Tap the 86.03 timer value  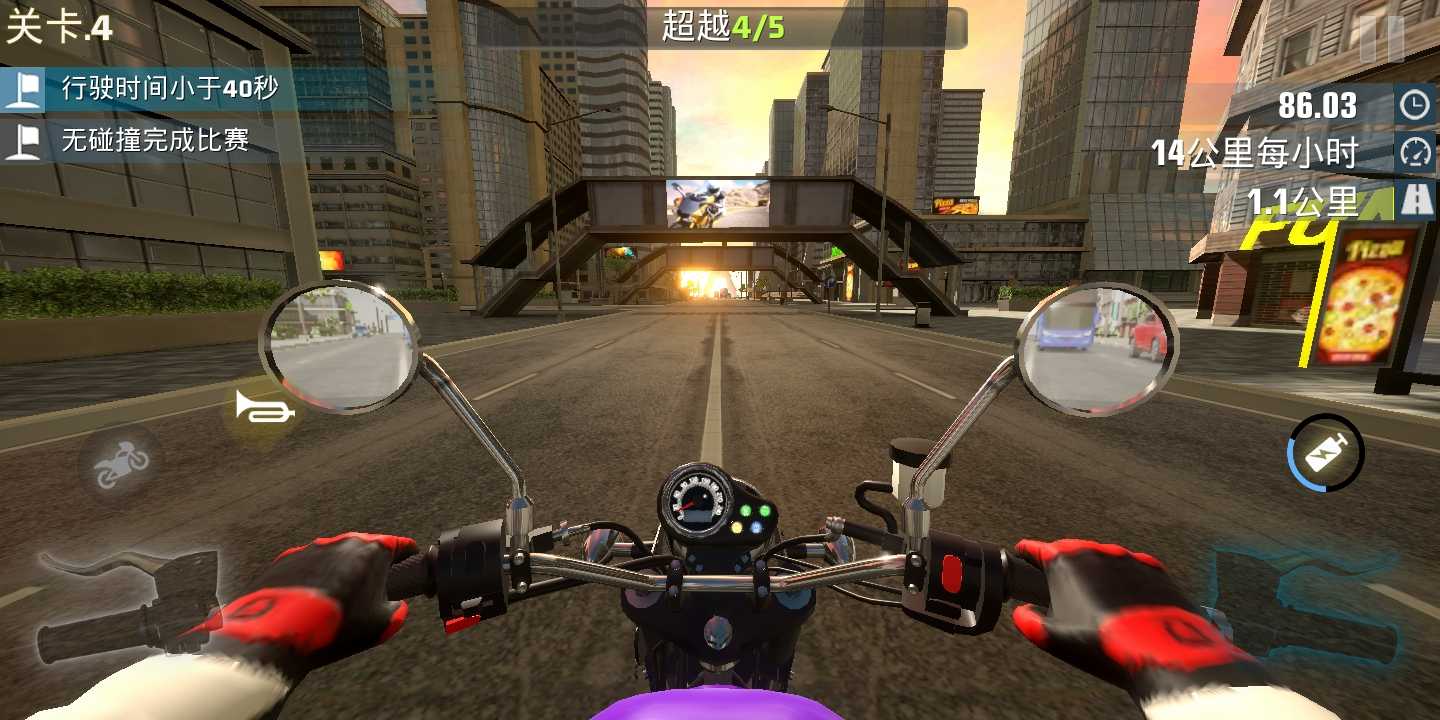[x=1315, y=103]
